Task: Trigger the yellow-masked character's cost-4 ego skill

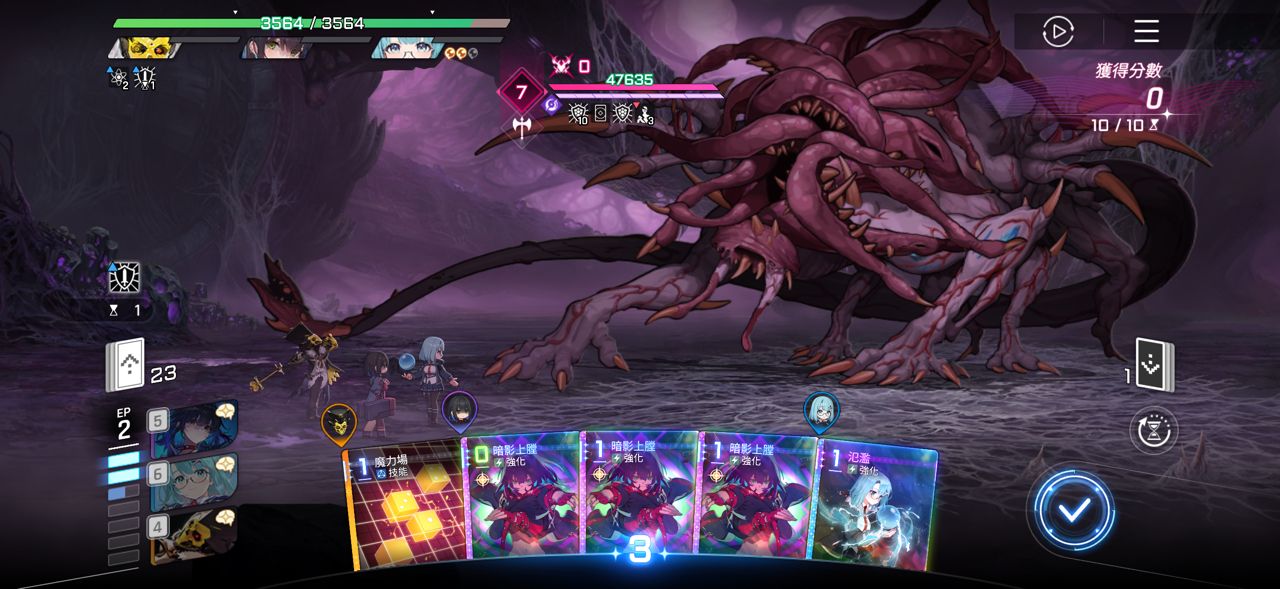Action: [x=196, y=531]
